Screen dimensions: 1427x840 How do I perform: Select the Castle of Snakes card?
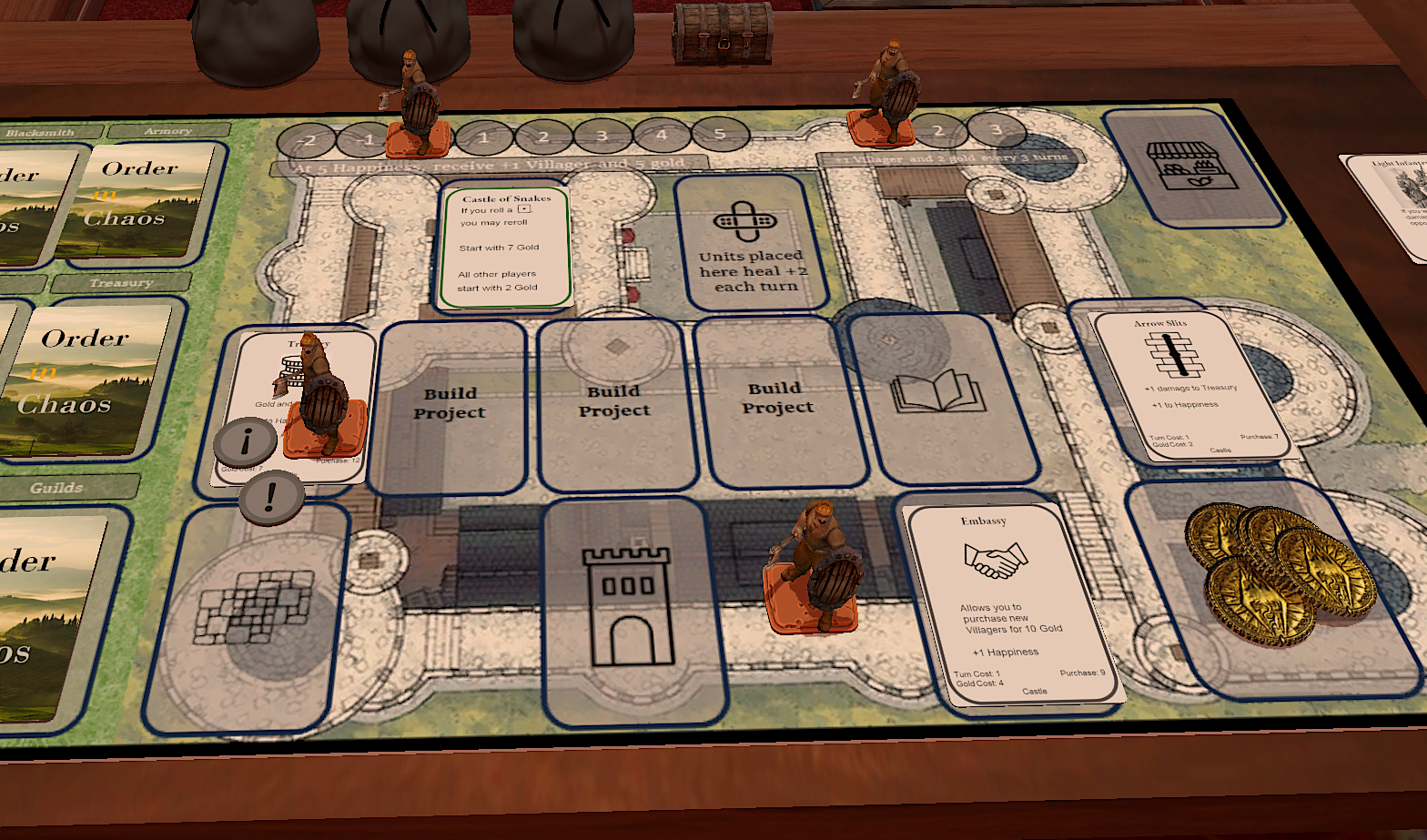[x=505, y=248]
